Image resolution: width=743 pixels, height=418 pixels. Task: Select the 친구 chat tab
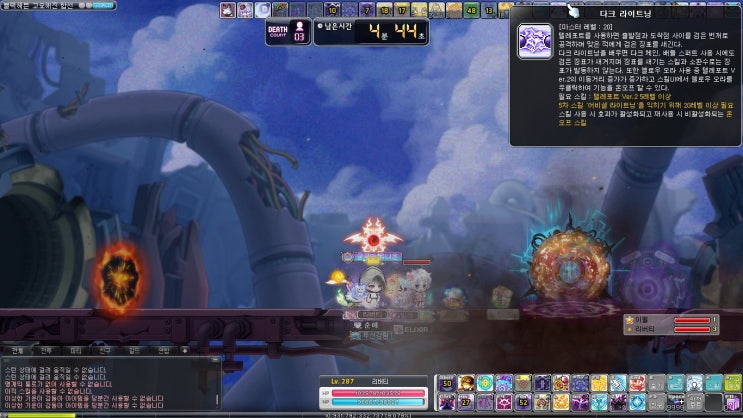[x=105, y=351]
